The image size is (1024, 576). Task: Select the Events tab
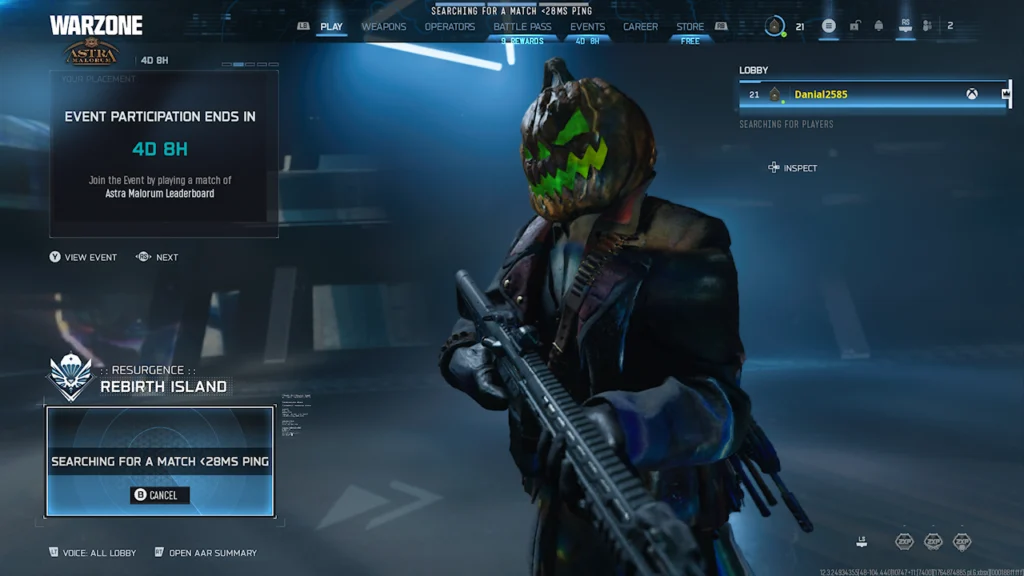[x=587, y=27]
